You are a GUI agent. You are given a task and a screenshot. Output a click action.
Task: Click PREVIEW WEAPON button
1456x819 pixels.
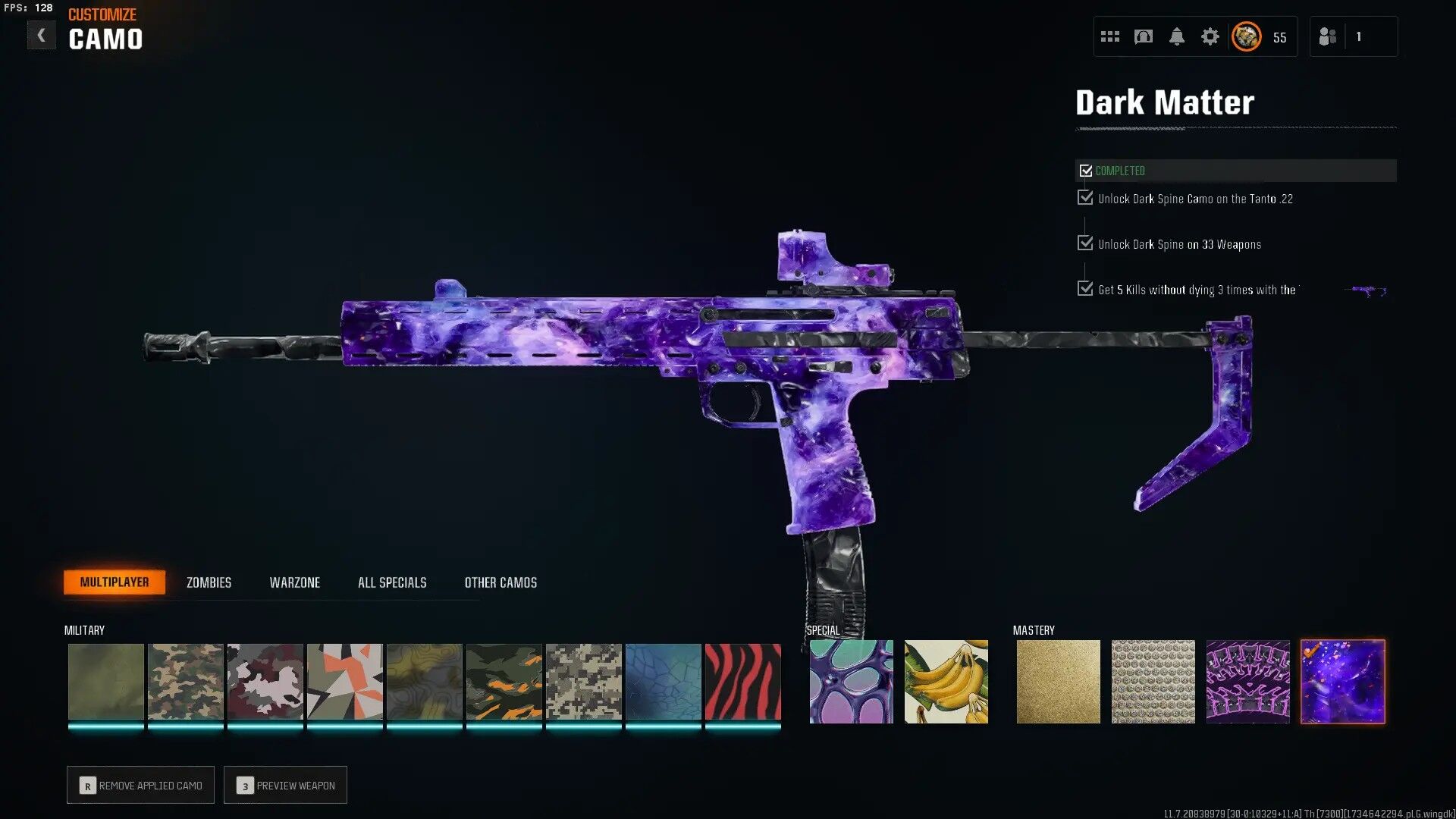pyautogui.click(x=285, y=785)
